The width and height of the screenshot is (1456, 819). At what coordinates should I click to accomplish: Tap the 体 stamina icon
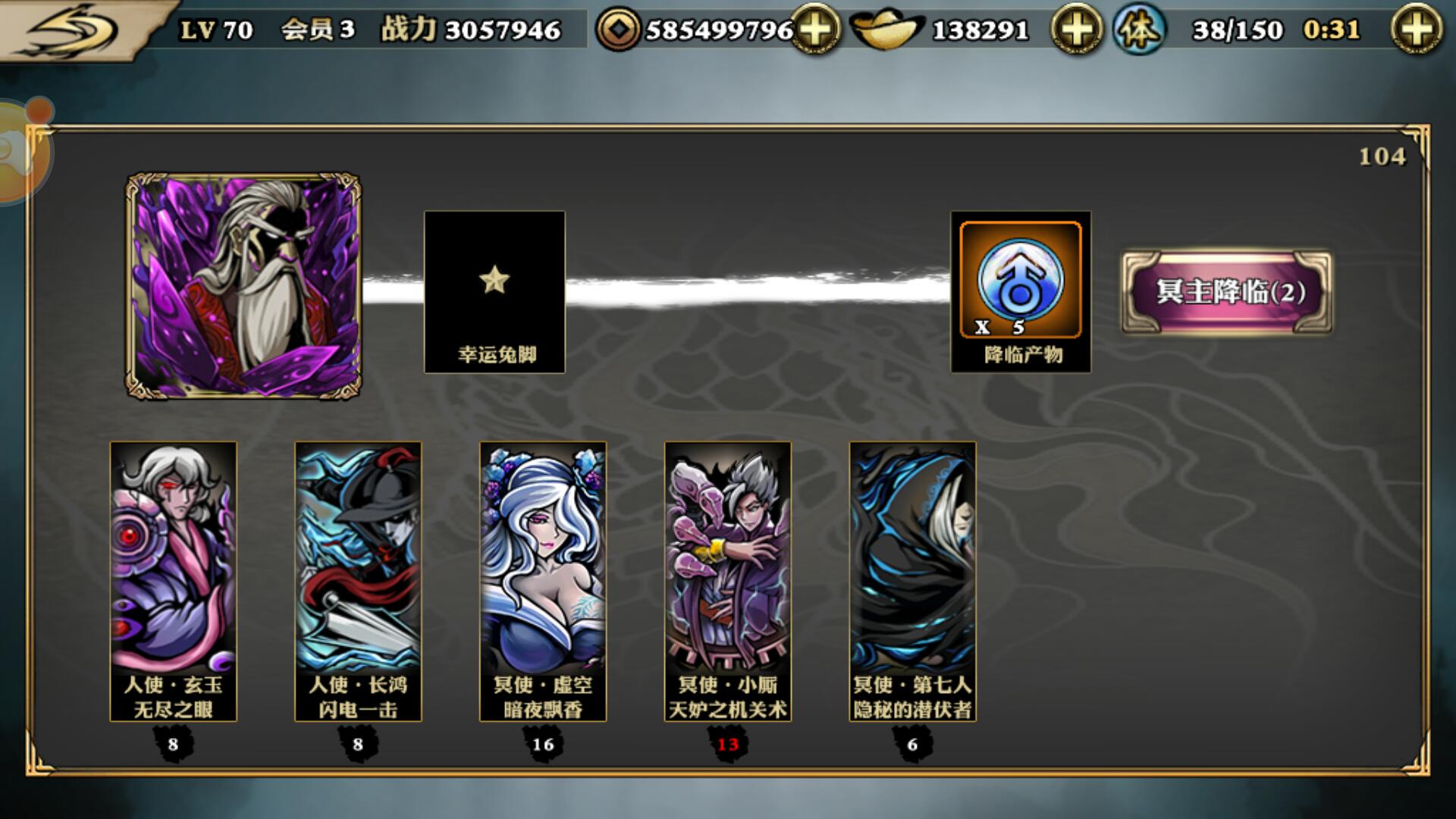click(1139, 30)
